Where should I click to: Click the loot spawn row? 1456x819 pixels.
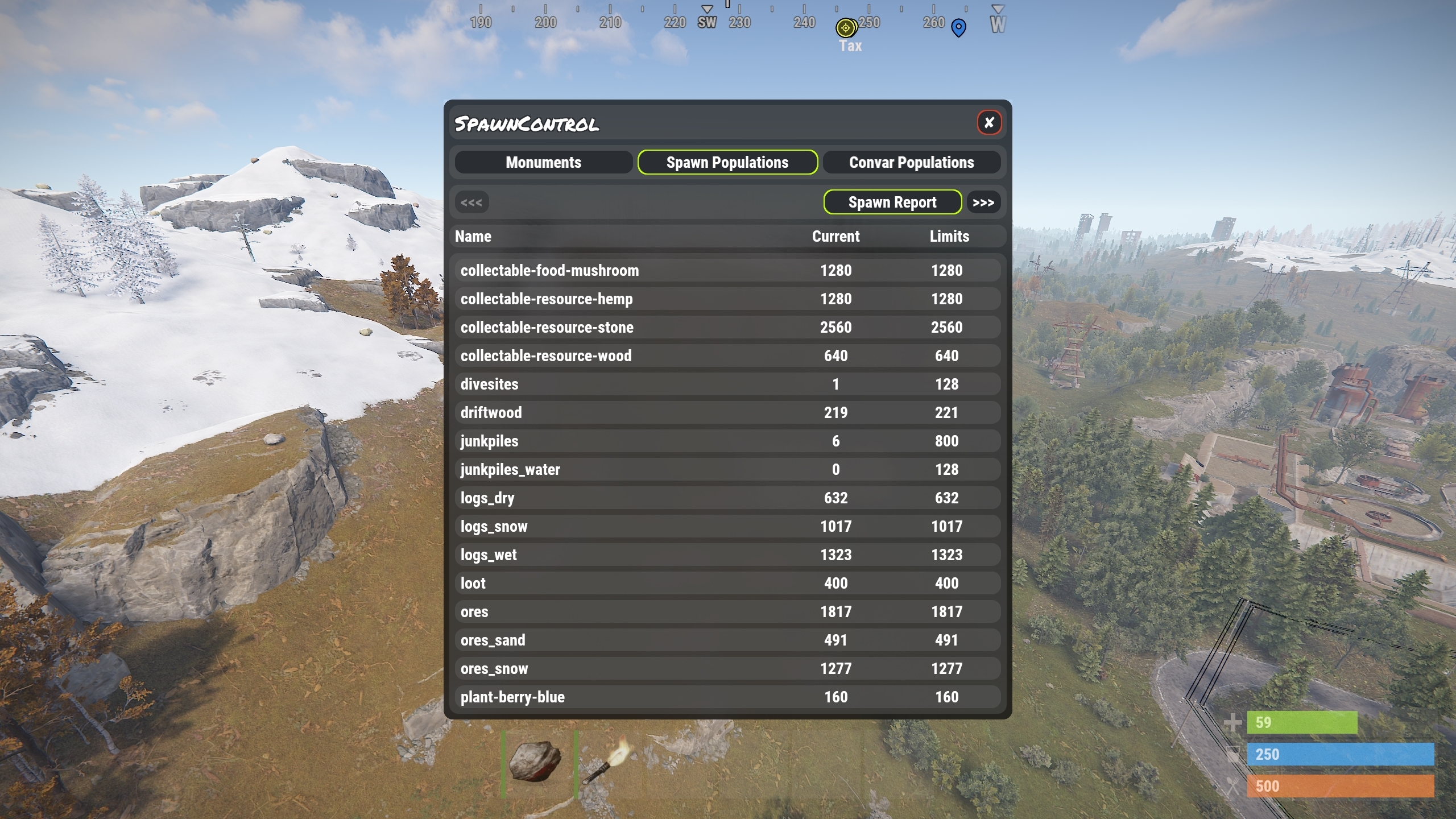[727, 584]
